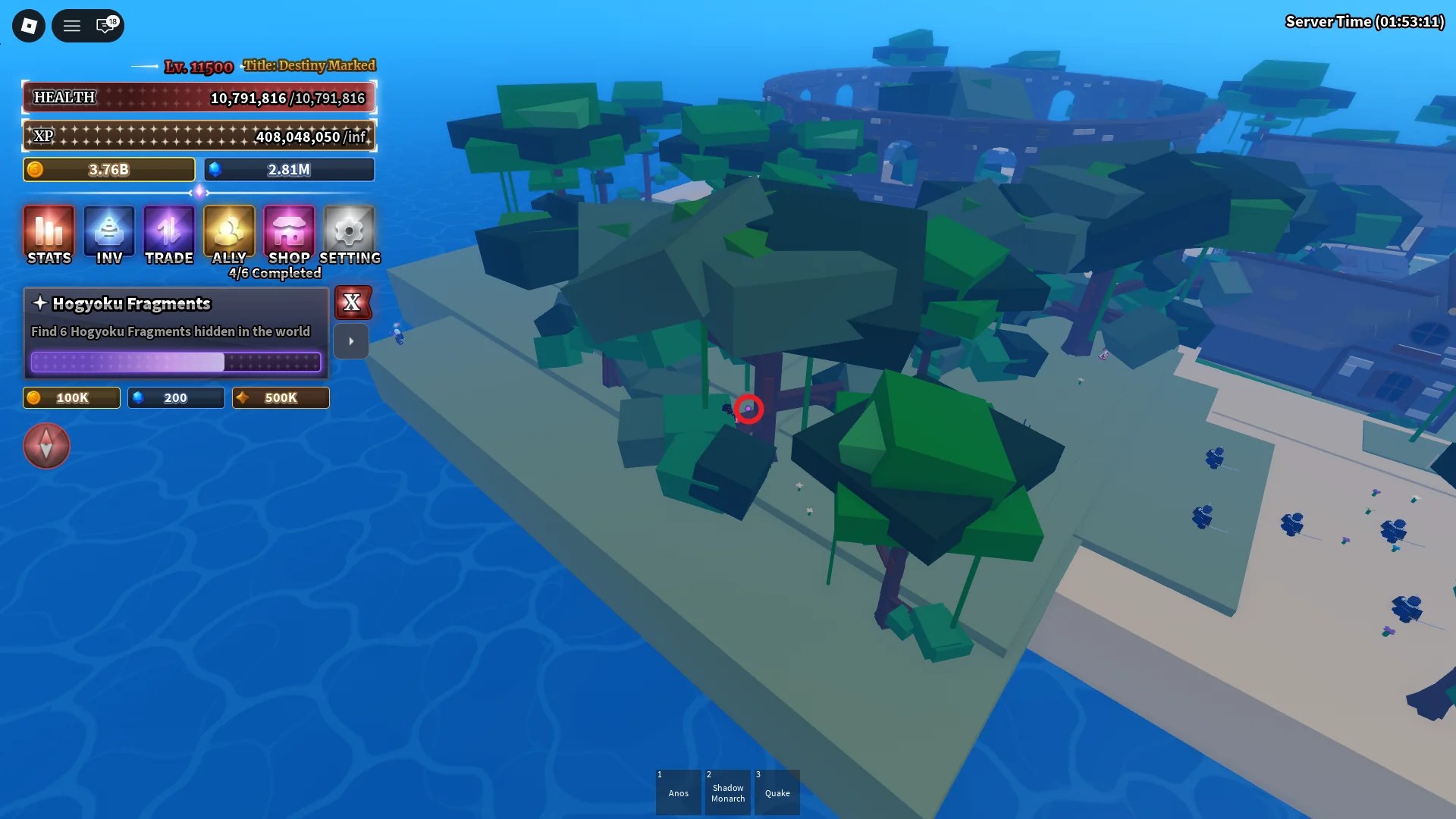The height and width of the screenshot is (819, 1456).
Task: Select the Quake hotbar slot
Action: 777,792
